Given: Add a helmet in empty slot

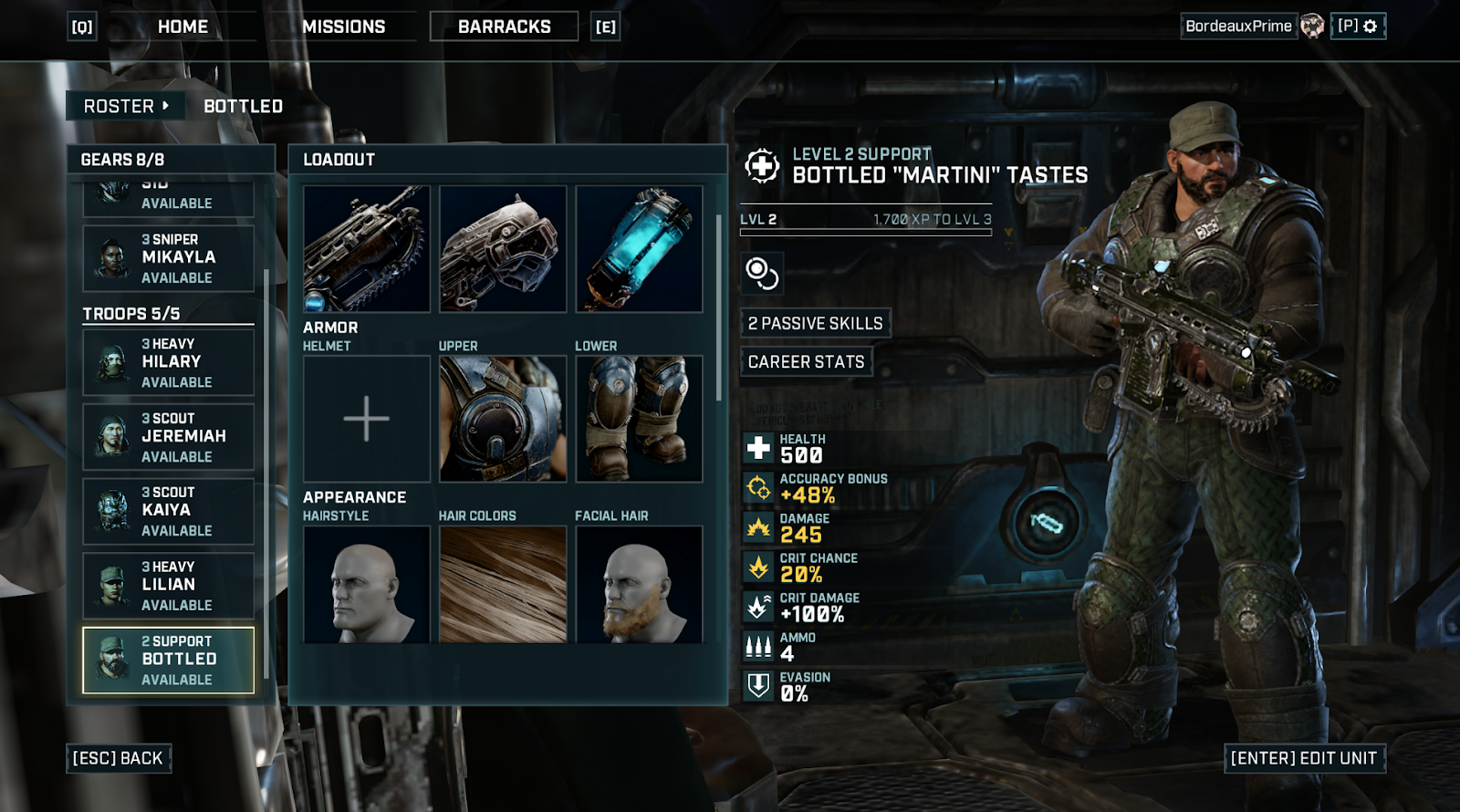Looking at the screenshot, I should pos(367,419).
